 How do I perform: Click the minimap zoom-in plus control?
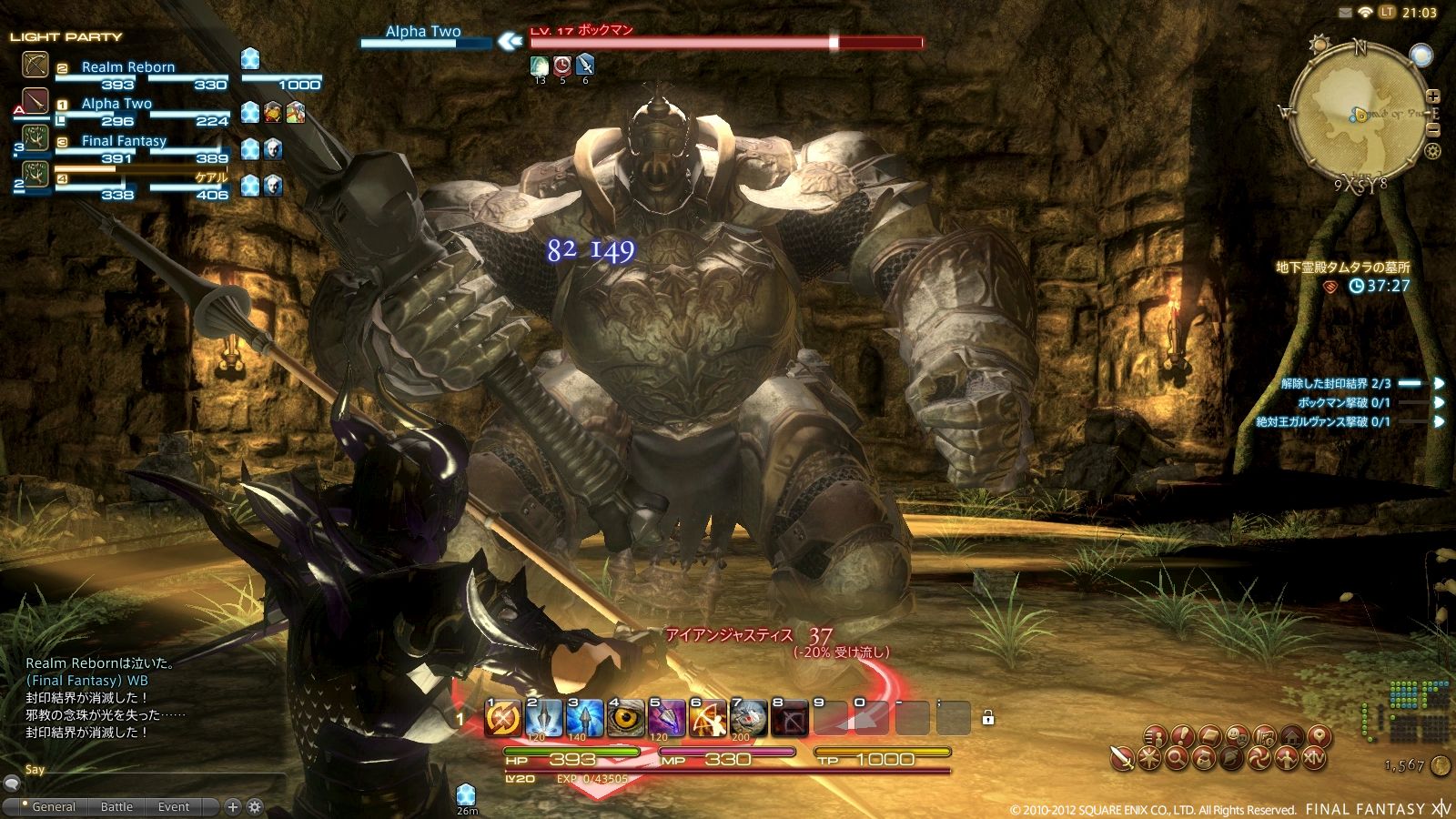pyautogui.click(x=1432, y=95)
